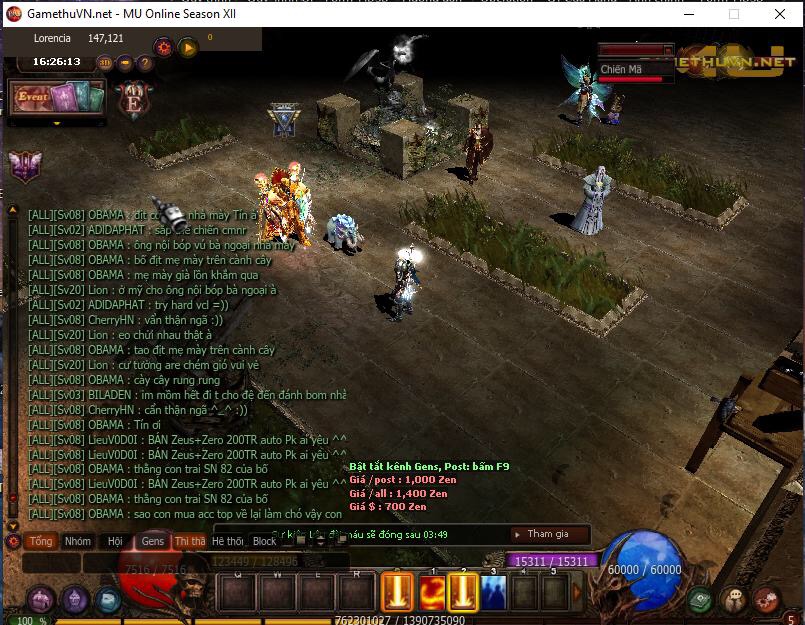Click the Tham gia event button

548,534
